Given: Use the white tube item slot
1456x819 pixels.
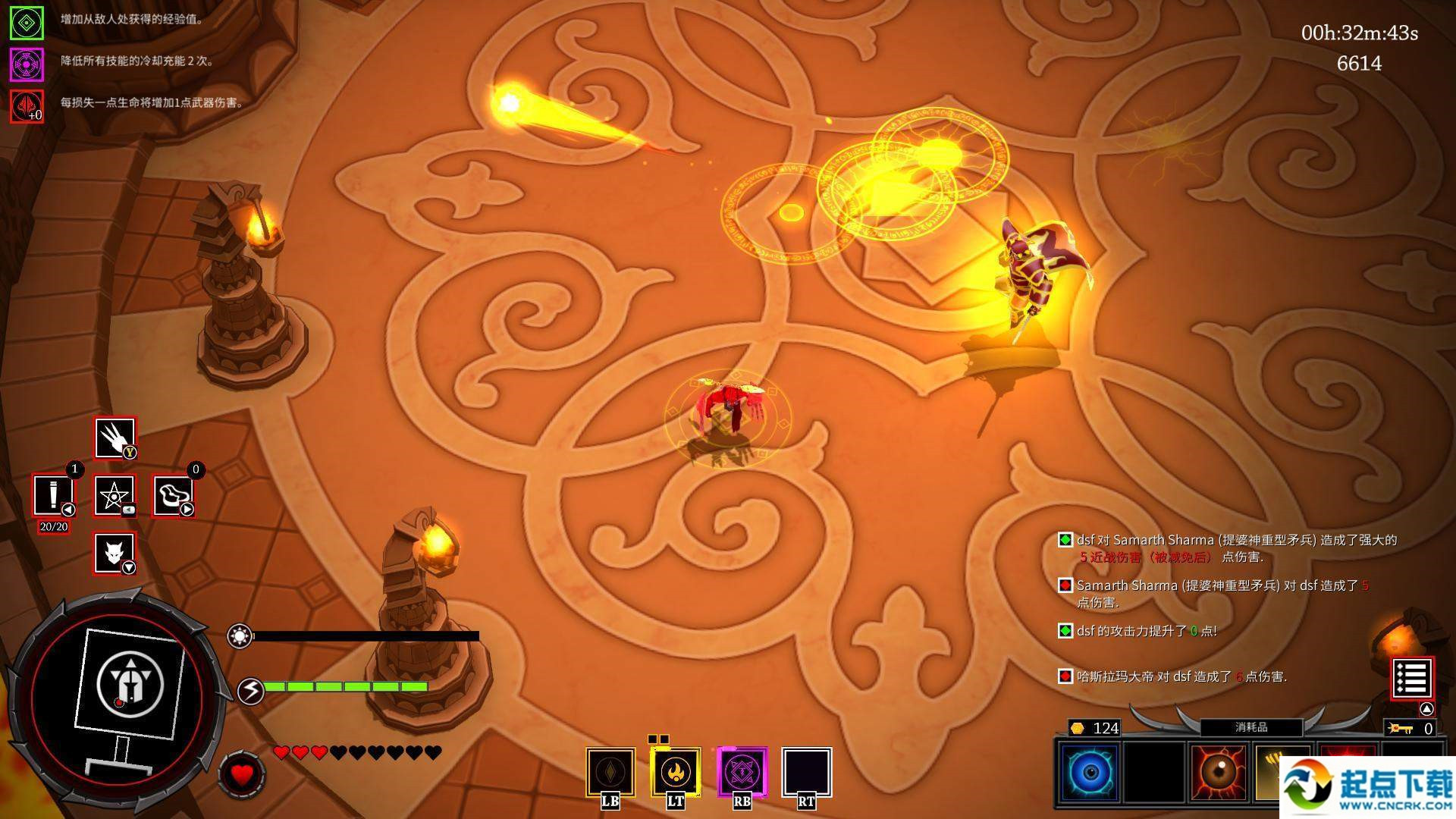Looking at the screenshot, I should pyautogui.click(x=53, y=495).
